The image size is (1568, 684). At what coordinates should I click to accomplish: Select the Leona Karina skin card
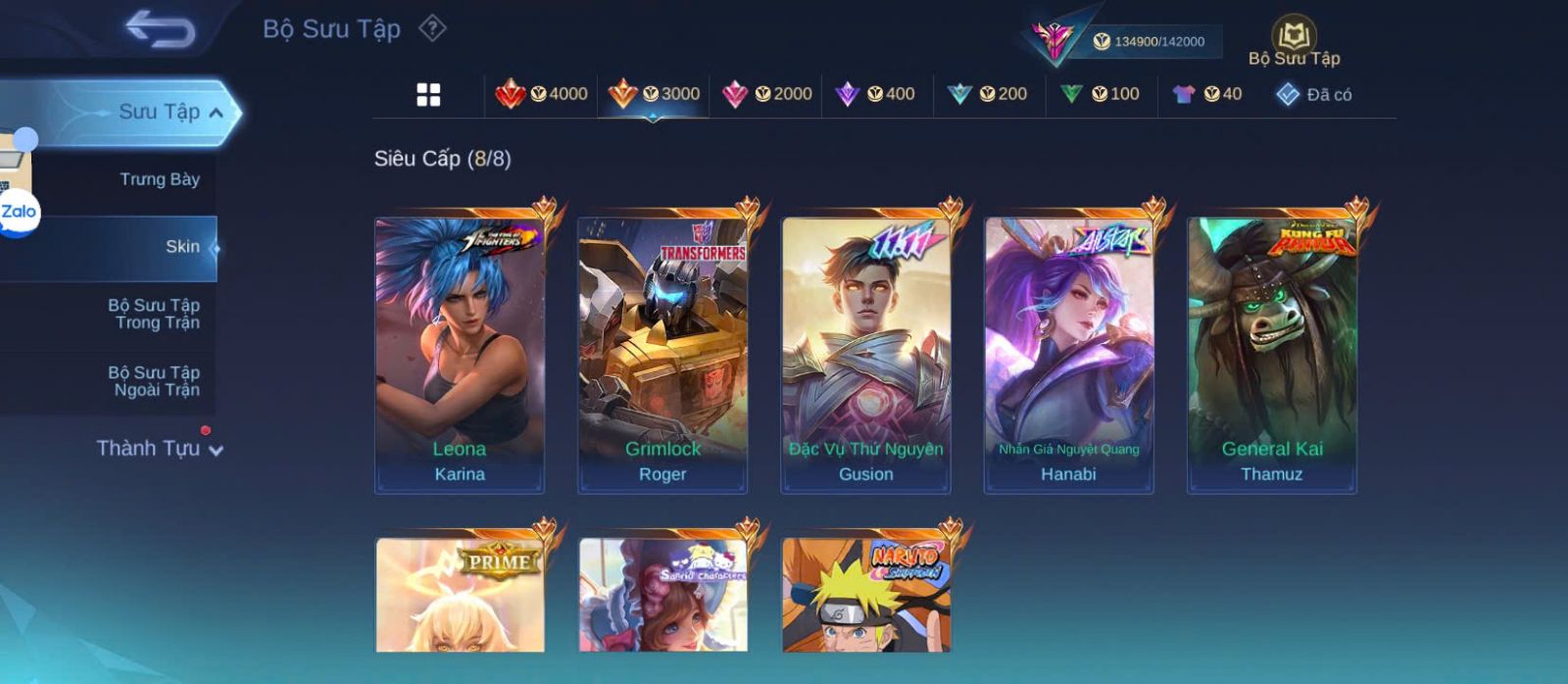pyautogui.click(x=460, y=355)
